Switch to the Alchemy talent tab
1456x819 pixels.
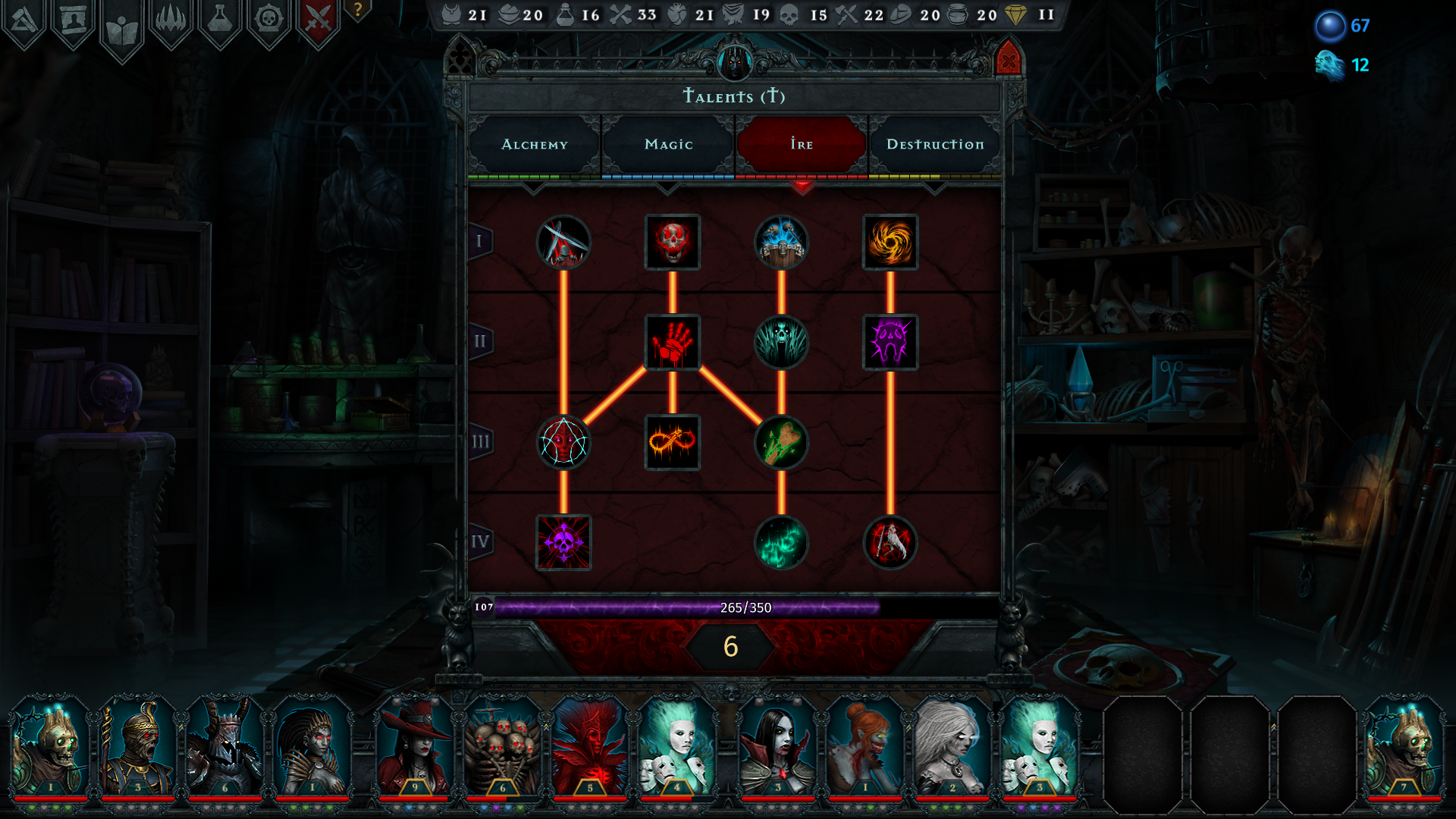pos(534,144)
